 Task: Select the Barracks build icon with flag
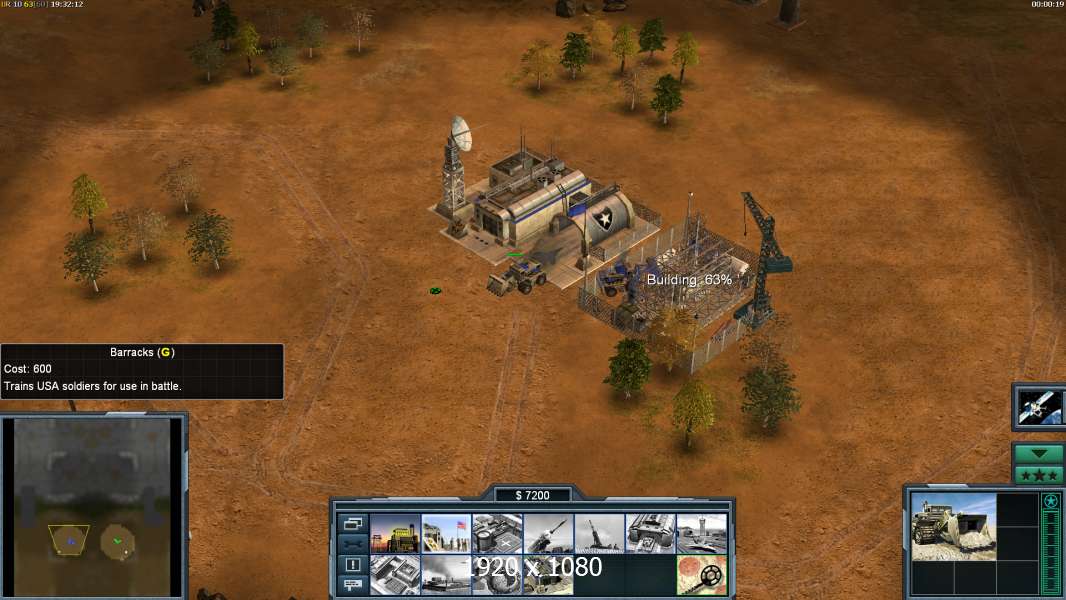coord(446,534)
